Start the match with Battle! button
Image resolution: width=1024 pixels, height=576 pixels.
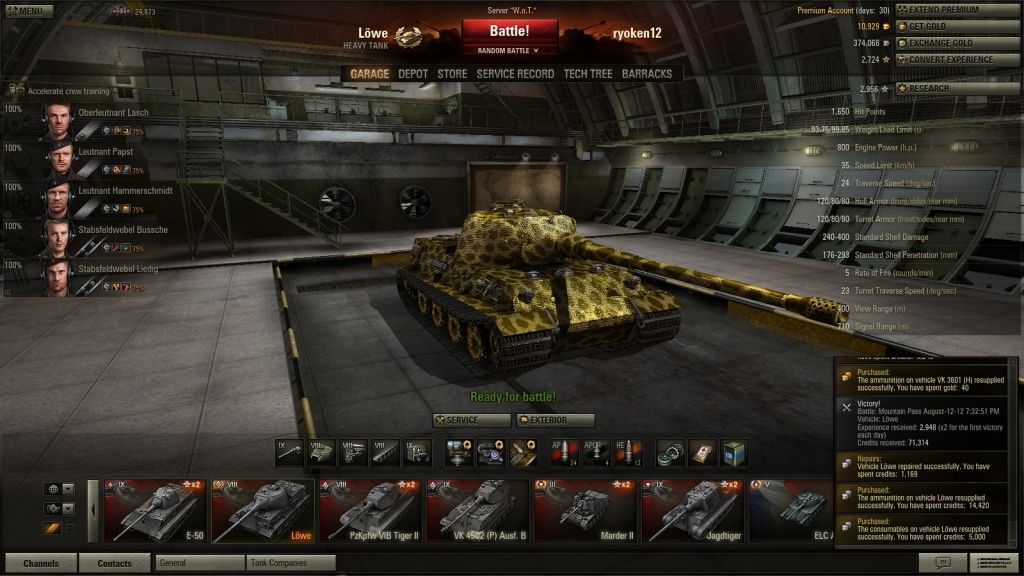pyautogui.click(x=509, y=31)
